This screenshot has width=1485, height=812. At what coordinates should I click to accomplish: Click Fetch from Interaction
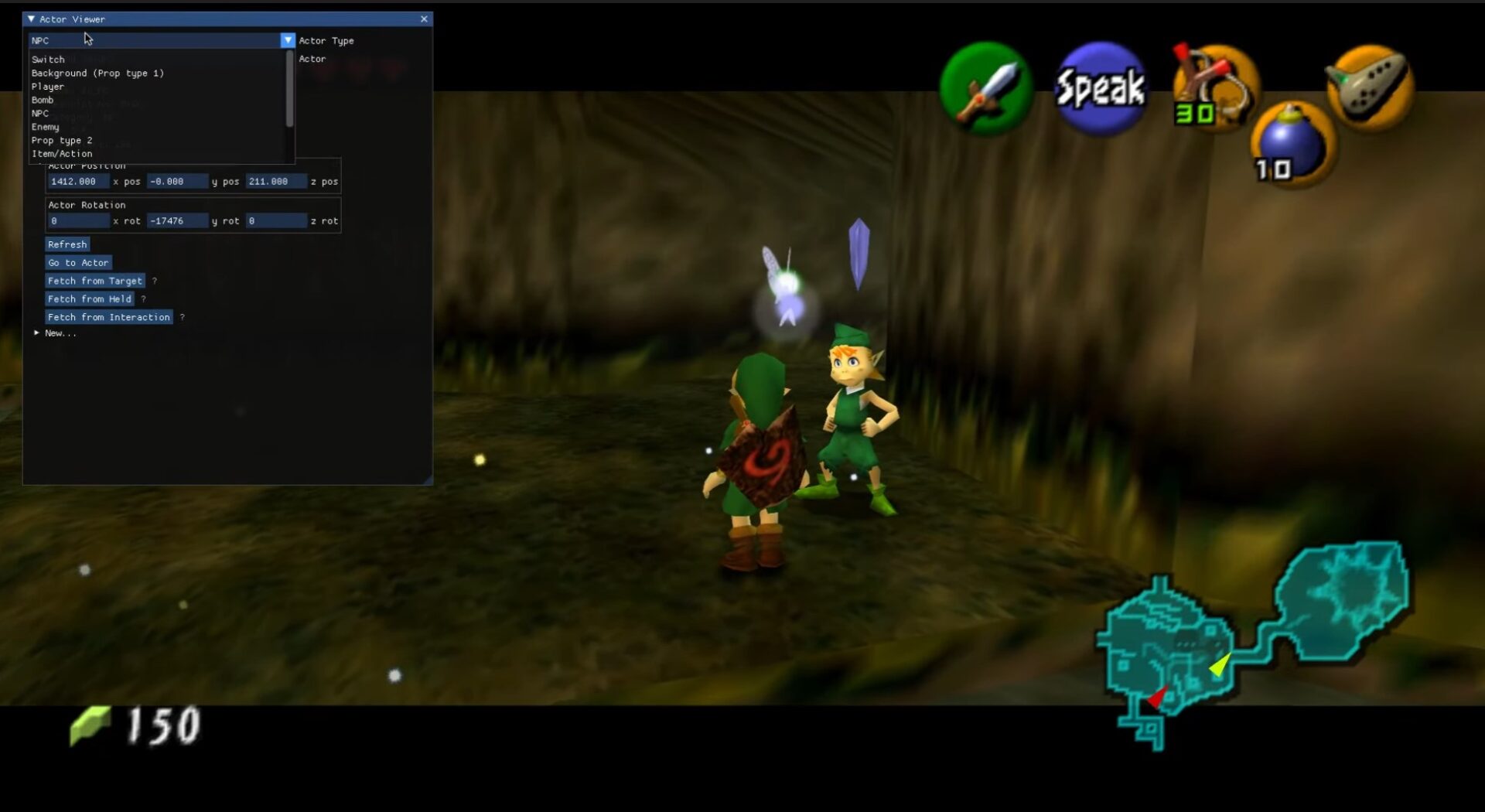pyautogui.click(x=108, y=317)
